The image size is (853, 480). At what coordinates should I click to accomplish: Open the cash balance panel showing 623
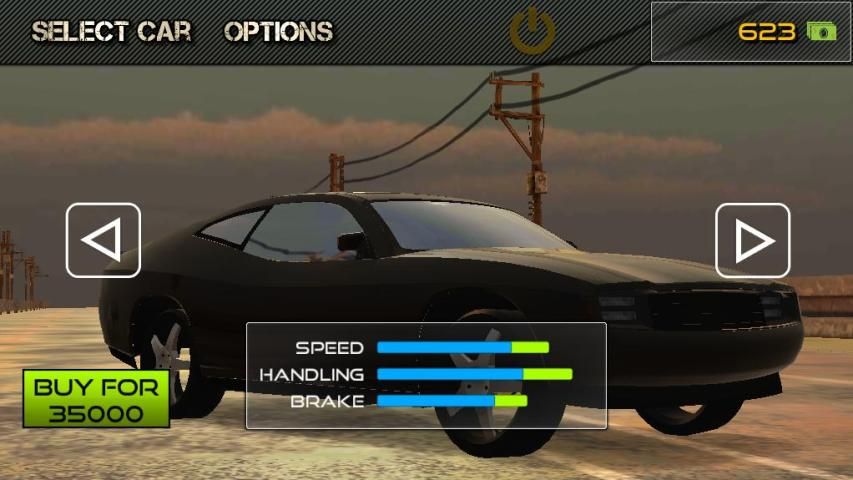751,32
